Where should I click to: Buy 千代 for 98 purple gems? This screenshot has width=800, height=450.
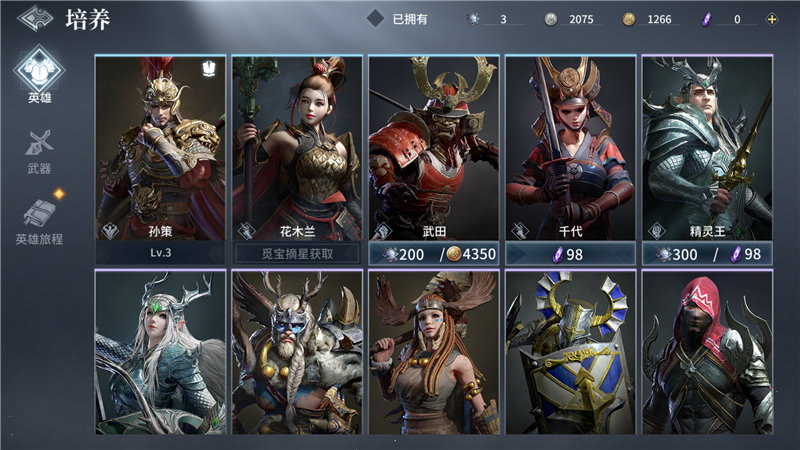[x=570, y=254]
